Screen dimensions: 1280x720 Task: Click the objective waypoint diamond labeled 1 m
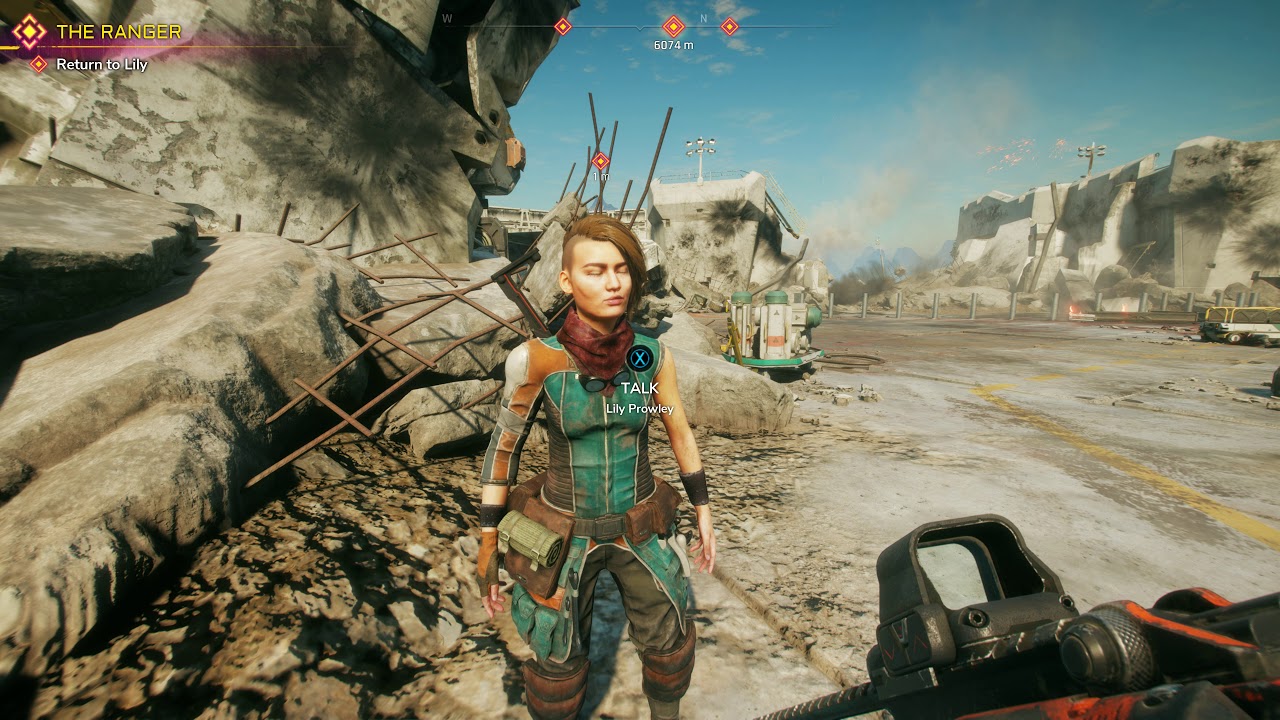point(600,160)
